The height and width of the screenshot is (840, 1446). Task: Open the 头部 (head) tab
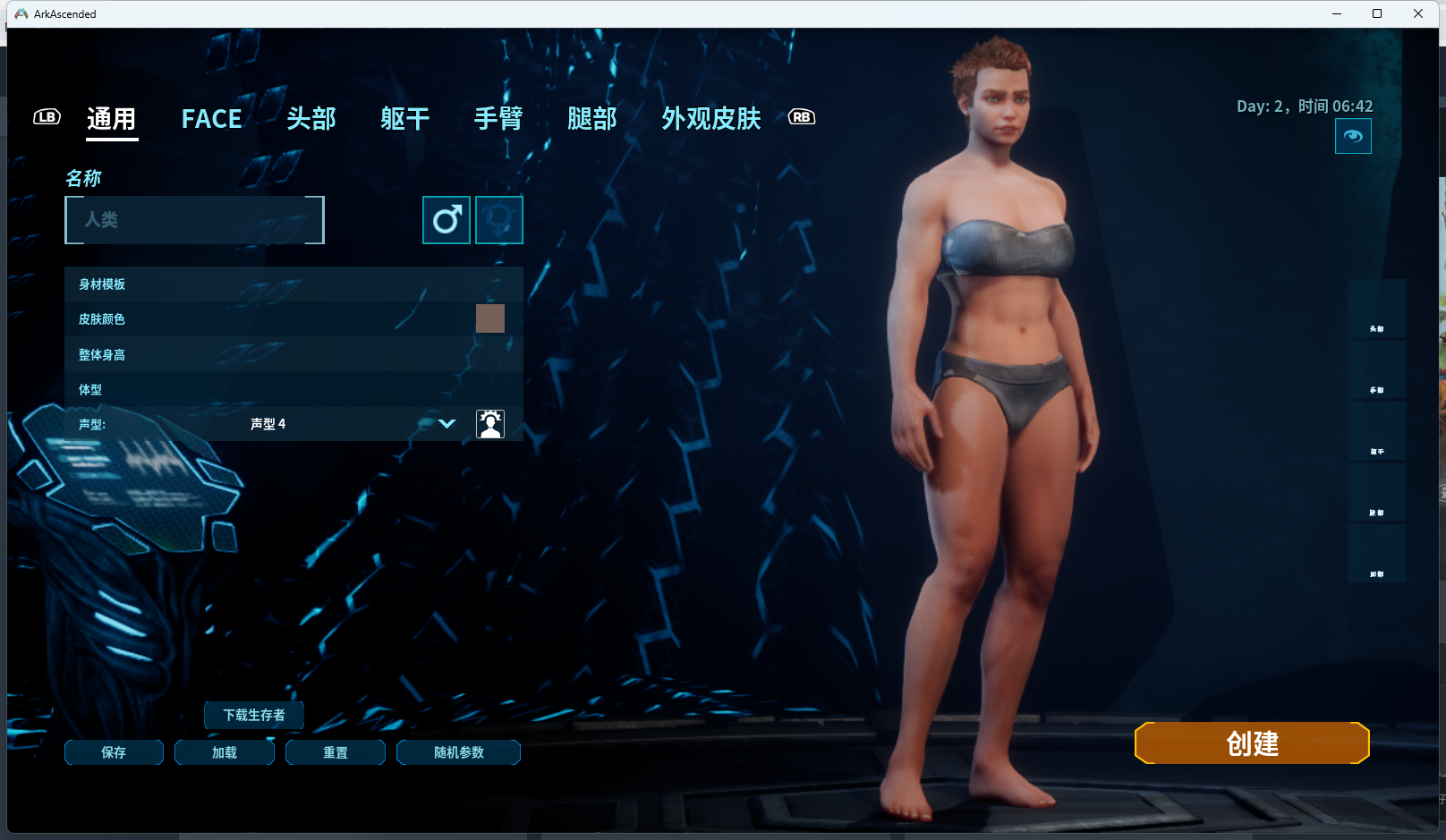(311, 119)
